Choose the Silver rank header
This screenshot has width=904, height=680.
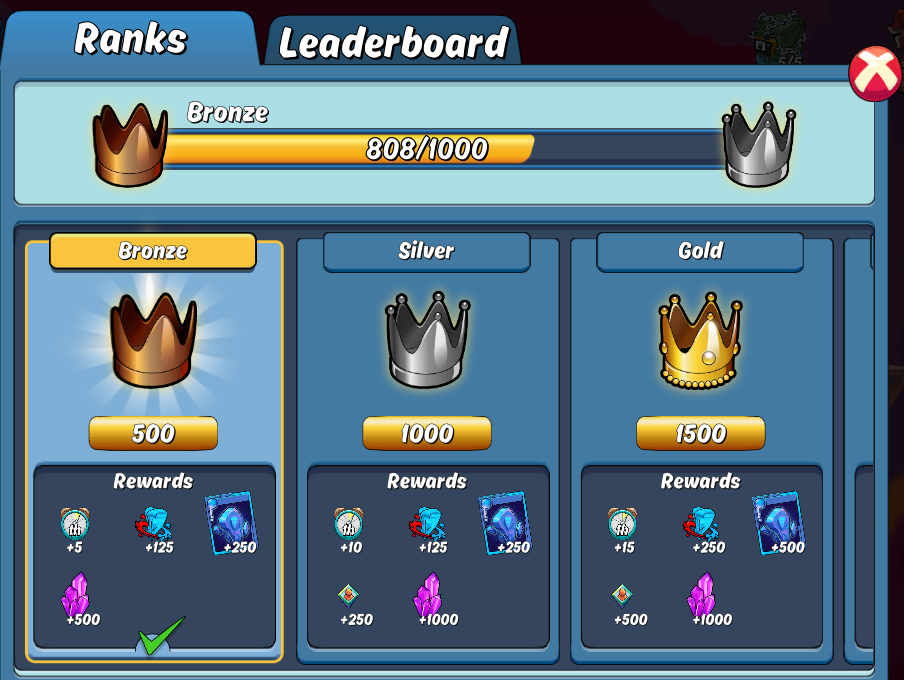[426, 251]
